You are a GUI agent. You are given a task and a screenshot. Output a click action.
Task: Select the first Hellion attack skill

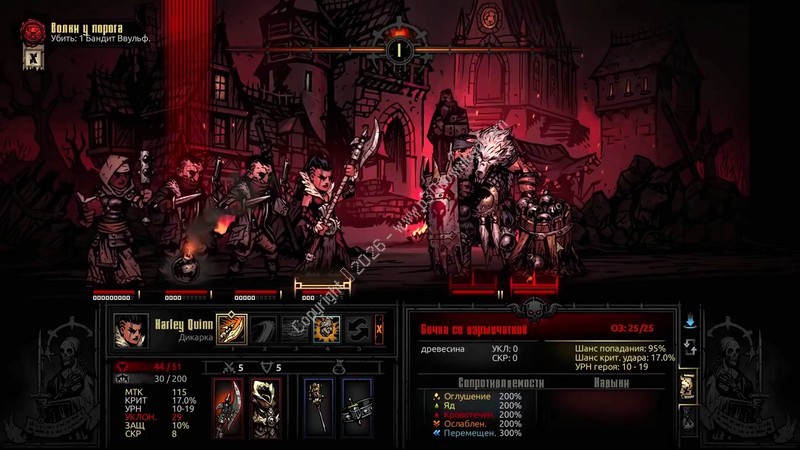[232, 327]
